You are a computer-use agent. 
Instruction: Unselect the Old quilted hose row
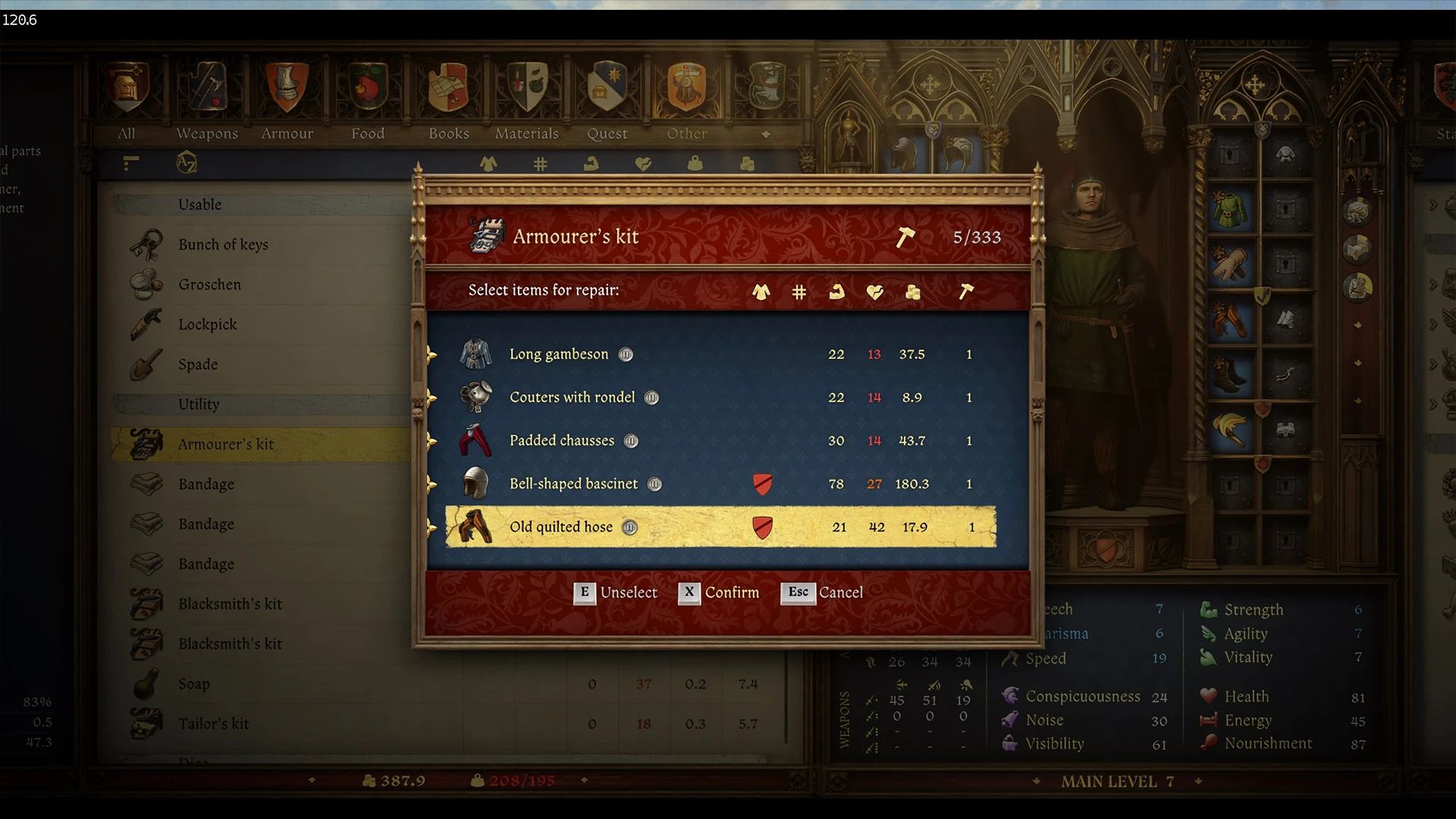(x=561, y=527)
